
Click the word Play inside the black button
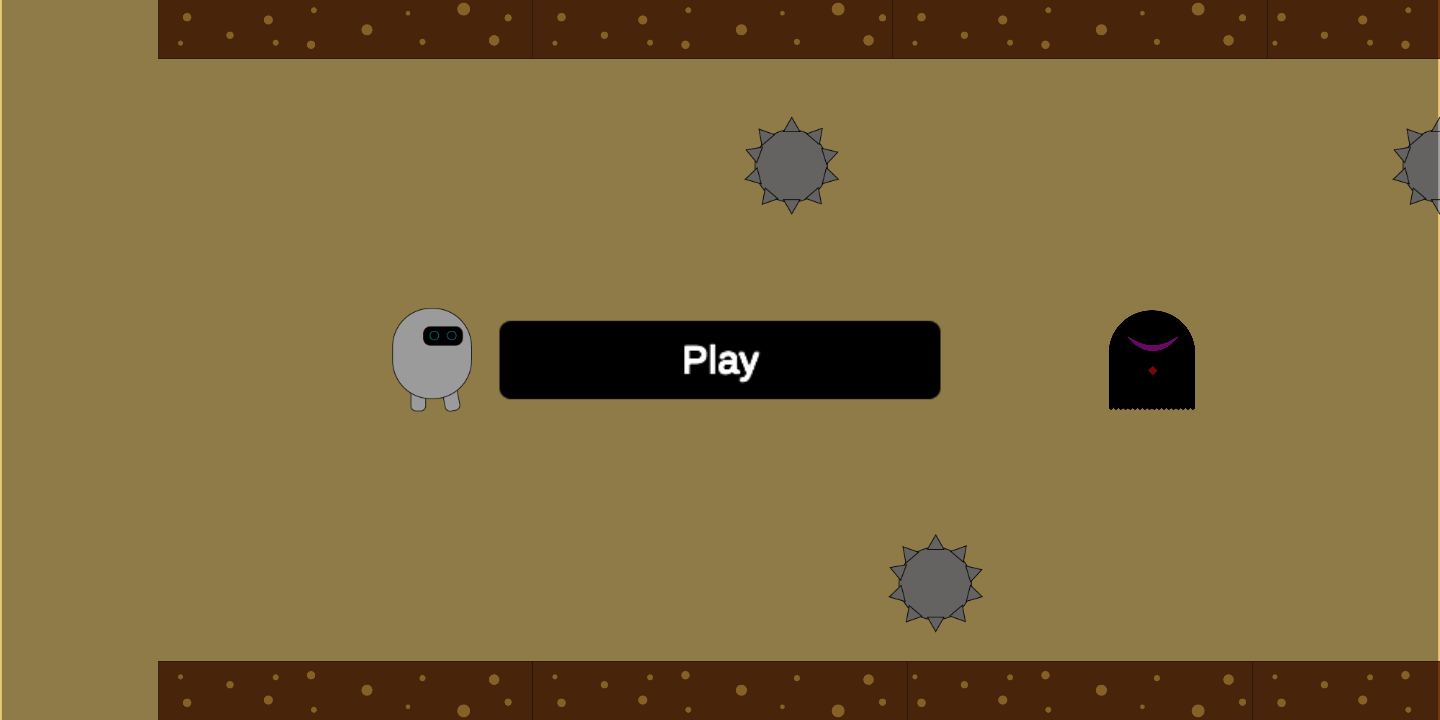tap(720, 360)
